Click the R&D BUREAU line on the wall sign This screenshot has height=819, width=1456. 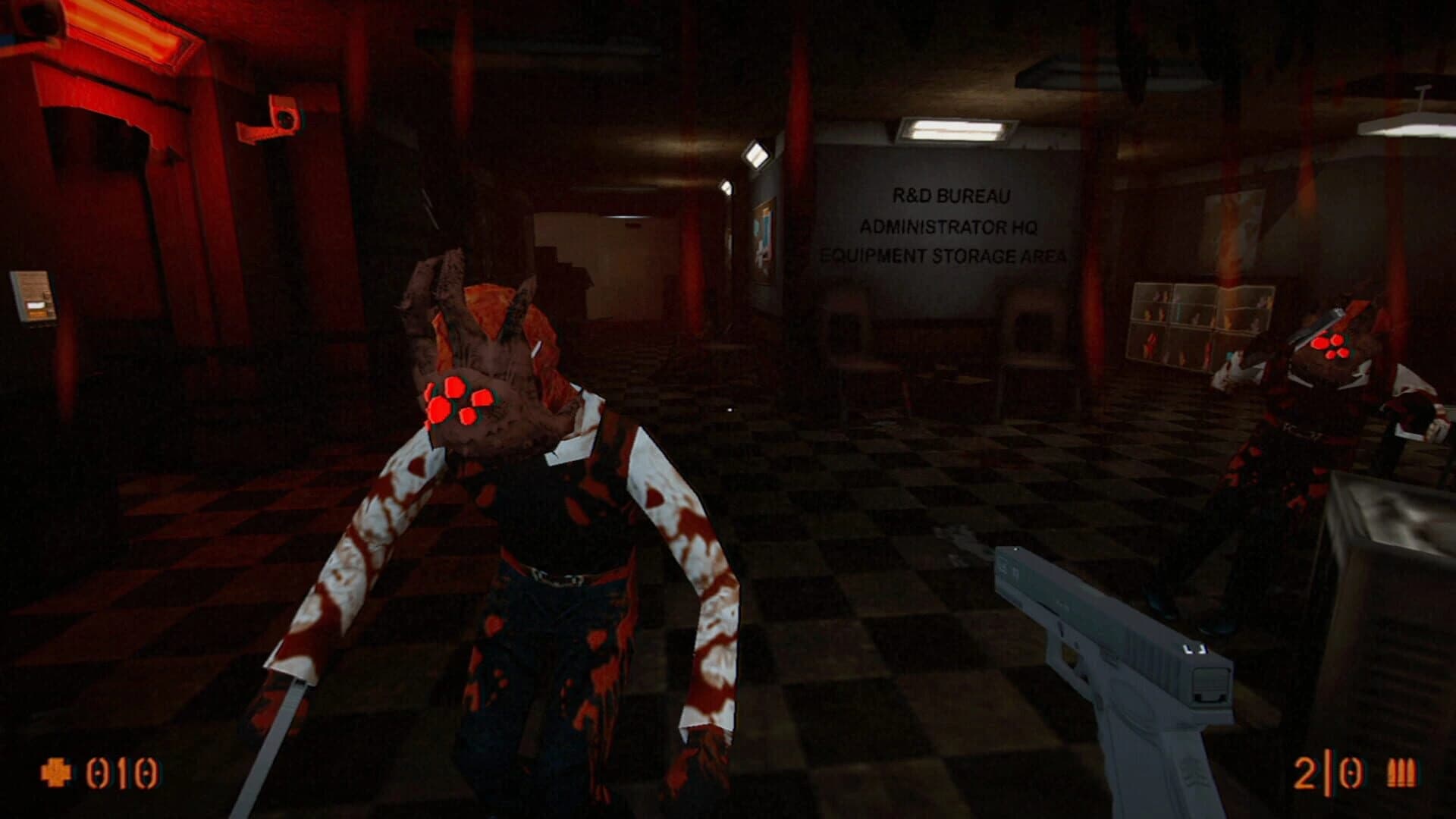(x=950, y=196)
